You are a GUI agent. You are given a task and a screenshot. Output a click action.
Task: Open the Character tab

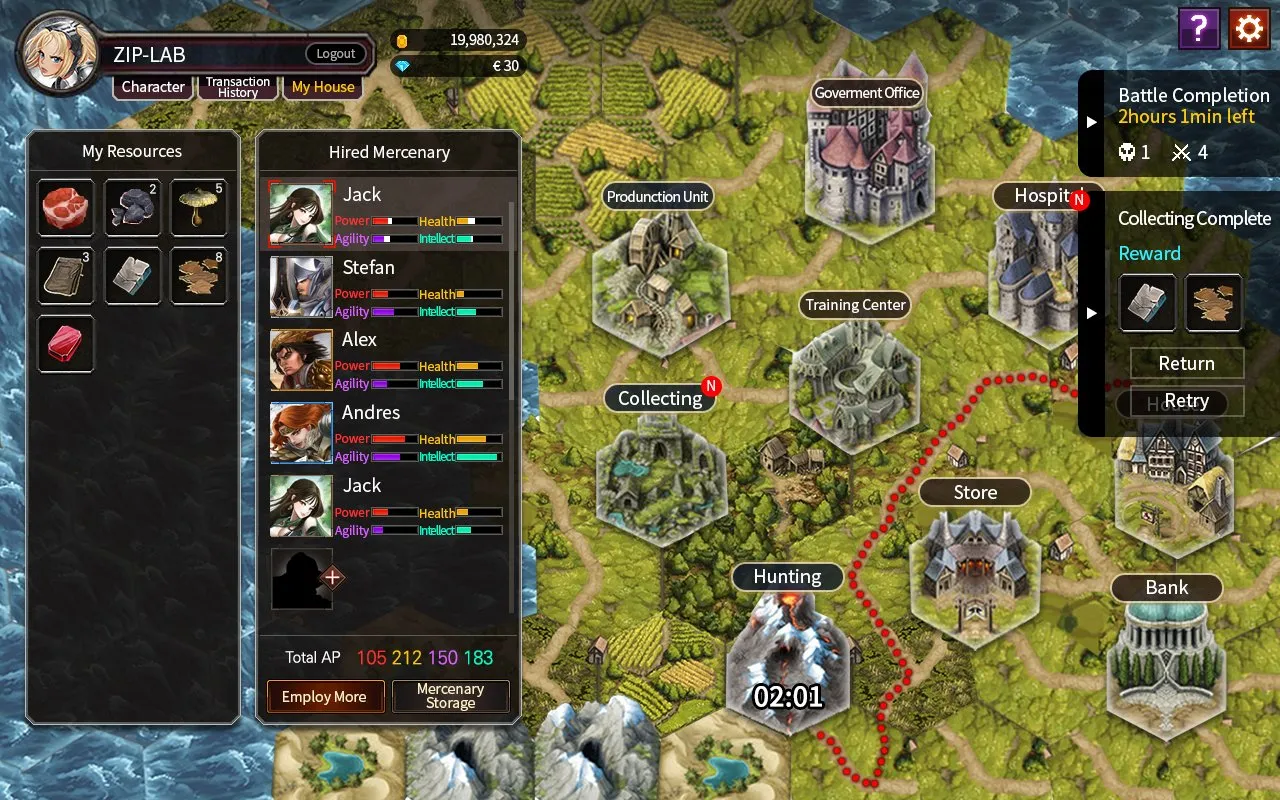[x=153, y=87]
